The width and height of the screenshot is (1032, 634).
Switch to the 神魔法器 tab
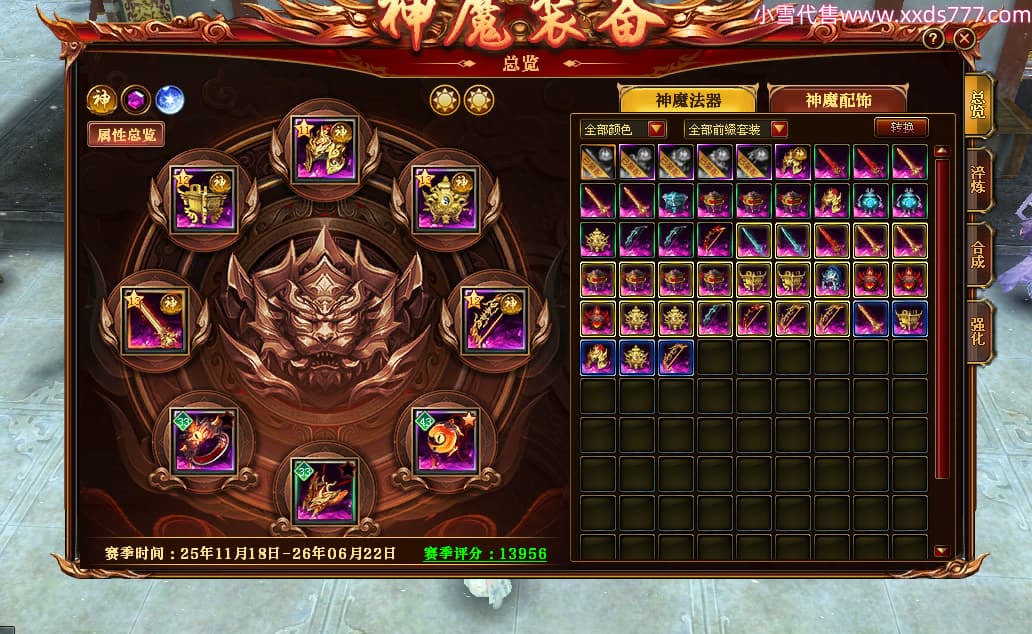tap(688, 100)
